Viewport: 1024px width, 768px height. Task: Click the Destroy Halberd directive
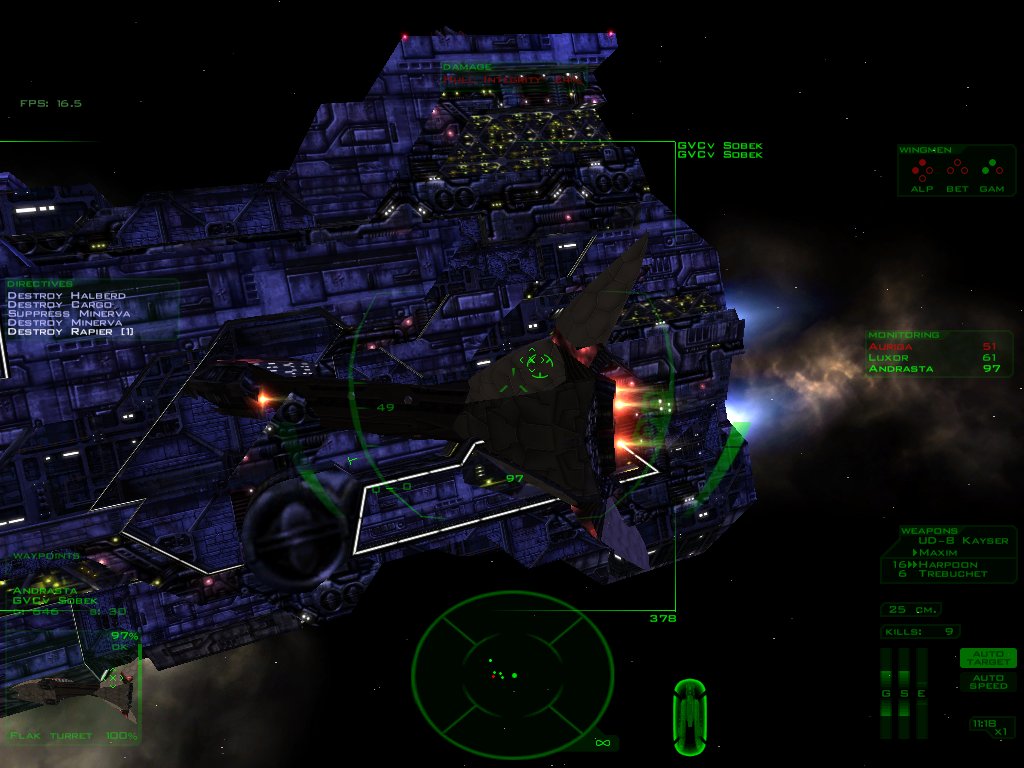pyautogui.click(x=66, y=295)
